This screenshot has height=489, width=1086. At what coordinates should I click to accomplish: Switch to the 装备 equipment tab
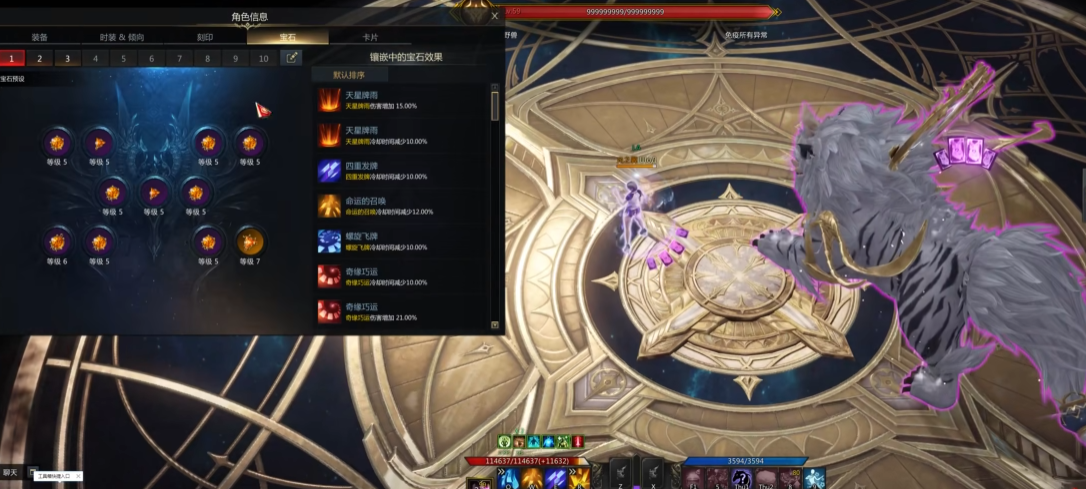click(39, 37)
